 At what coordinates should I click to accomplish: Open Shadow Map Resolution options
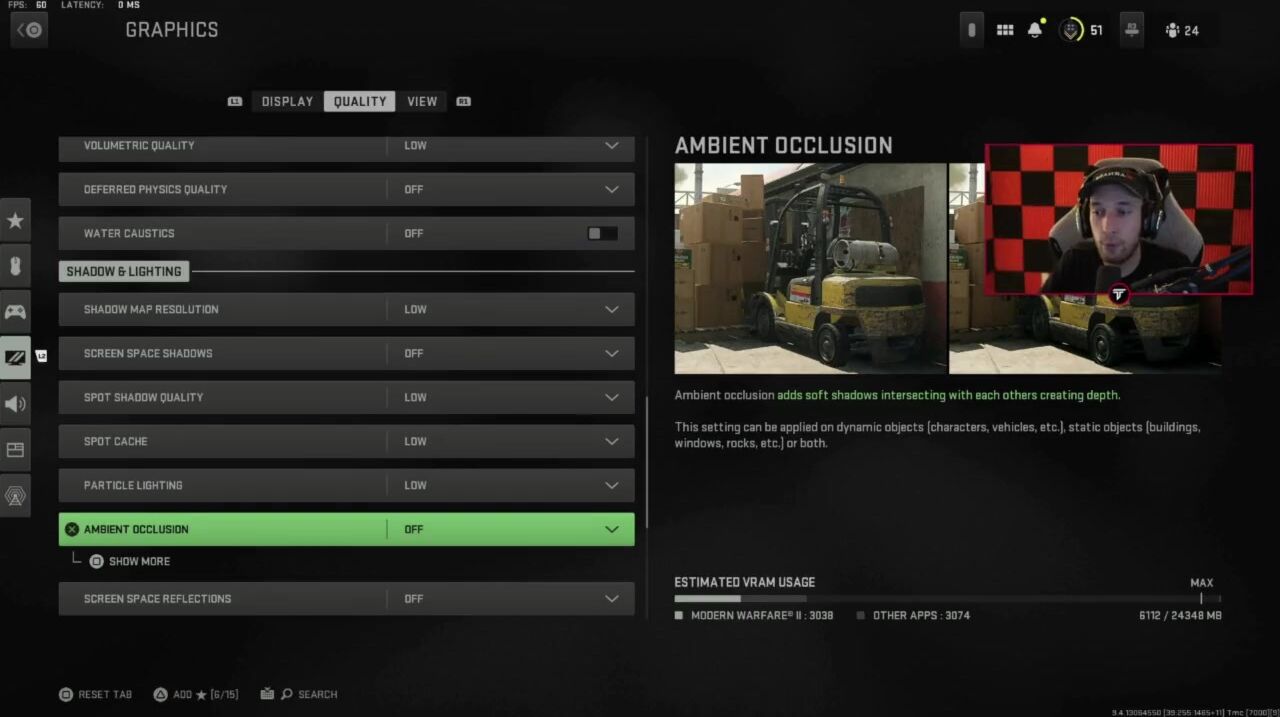[x=611, y=309]
